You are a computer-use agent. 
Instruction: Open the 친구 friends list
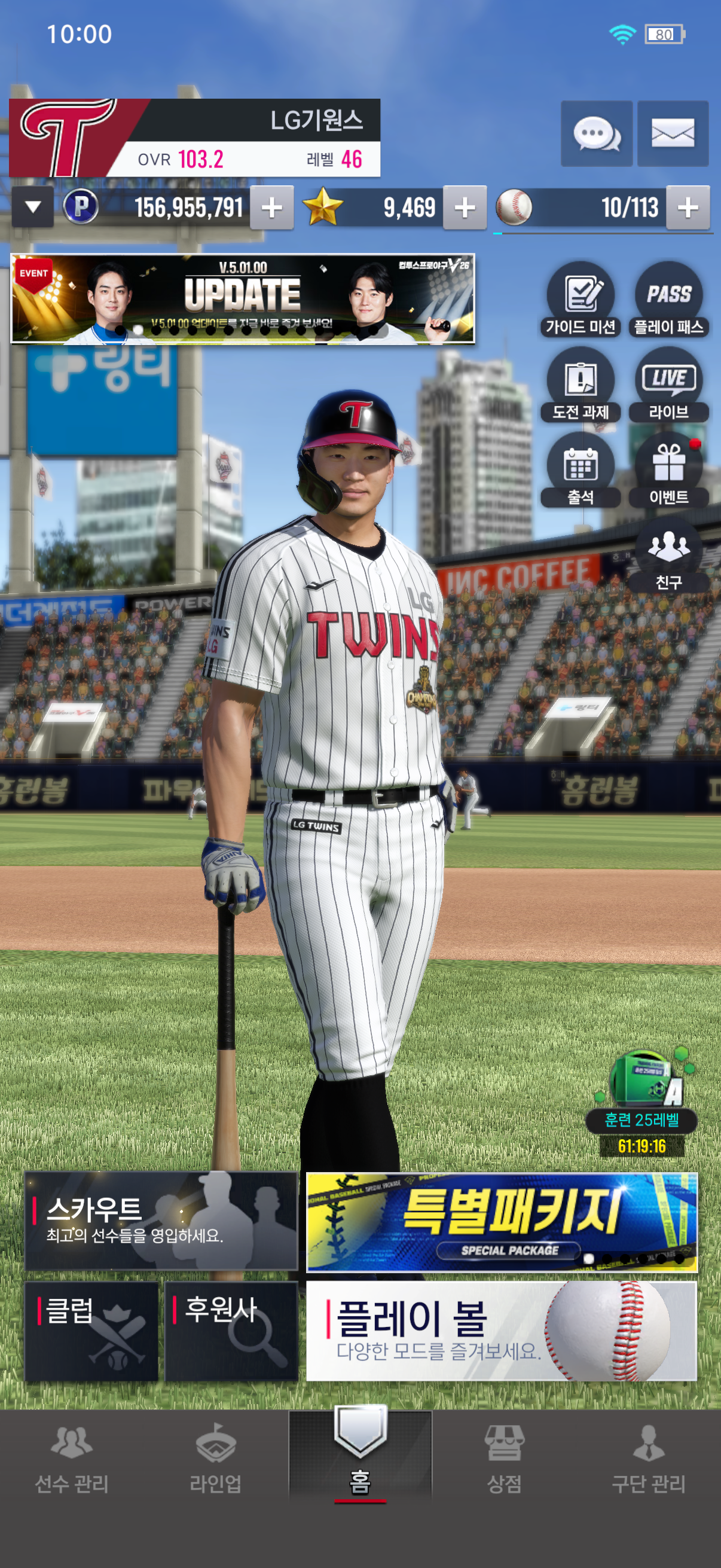668,555
